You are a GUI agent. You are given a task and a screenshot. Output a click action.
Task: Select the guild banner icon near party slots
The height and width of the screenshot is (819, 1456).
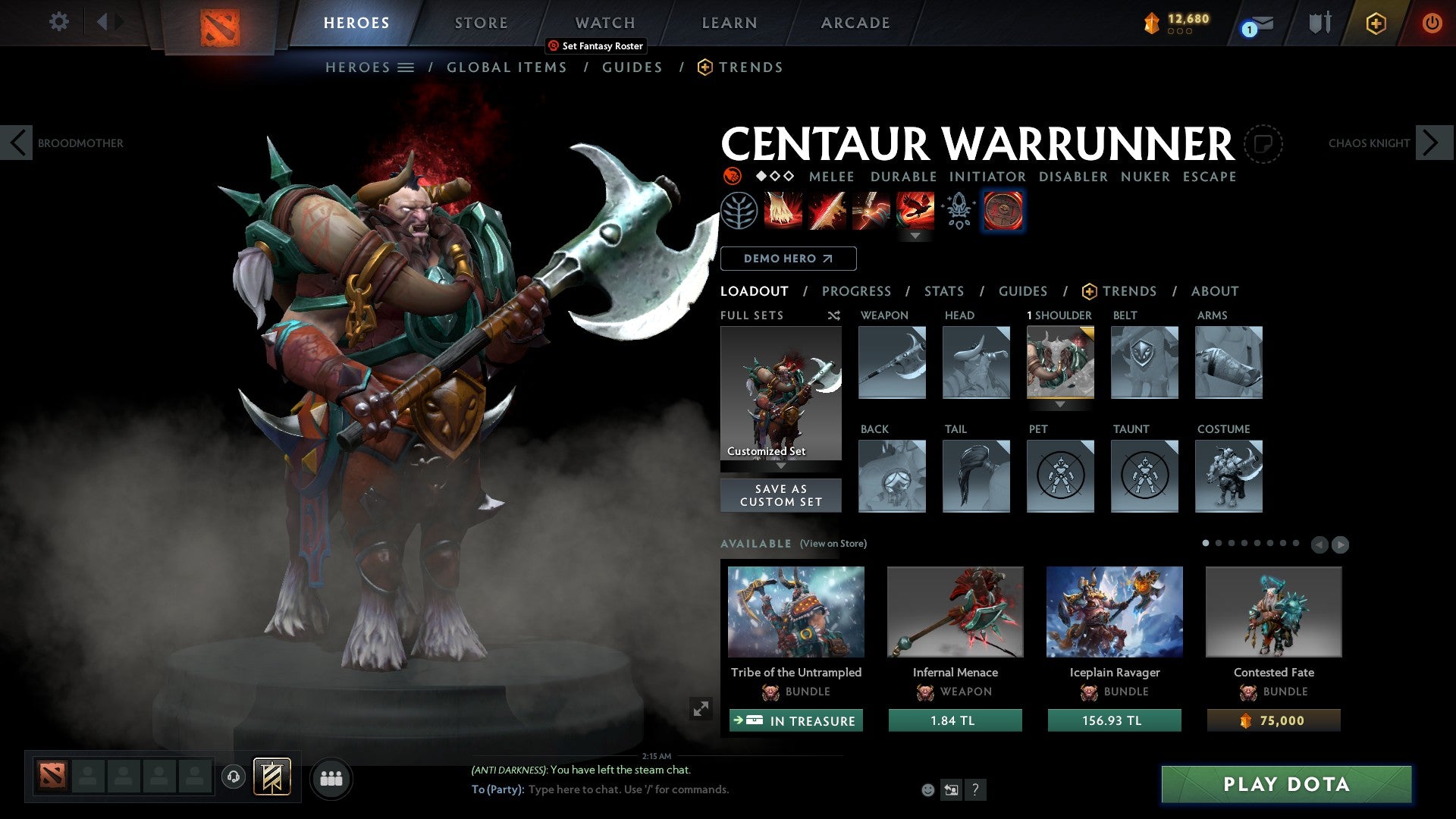click(x=273, y=777)
